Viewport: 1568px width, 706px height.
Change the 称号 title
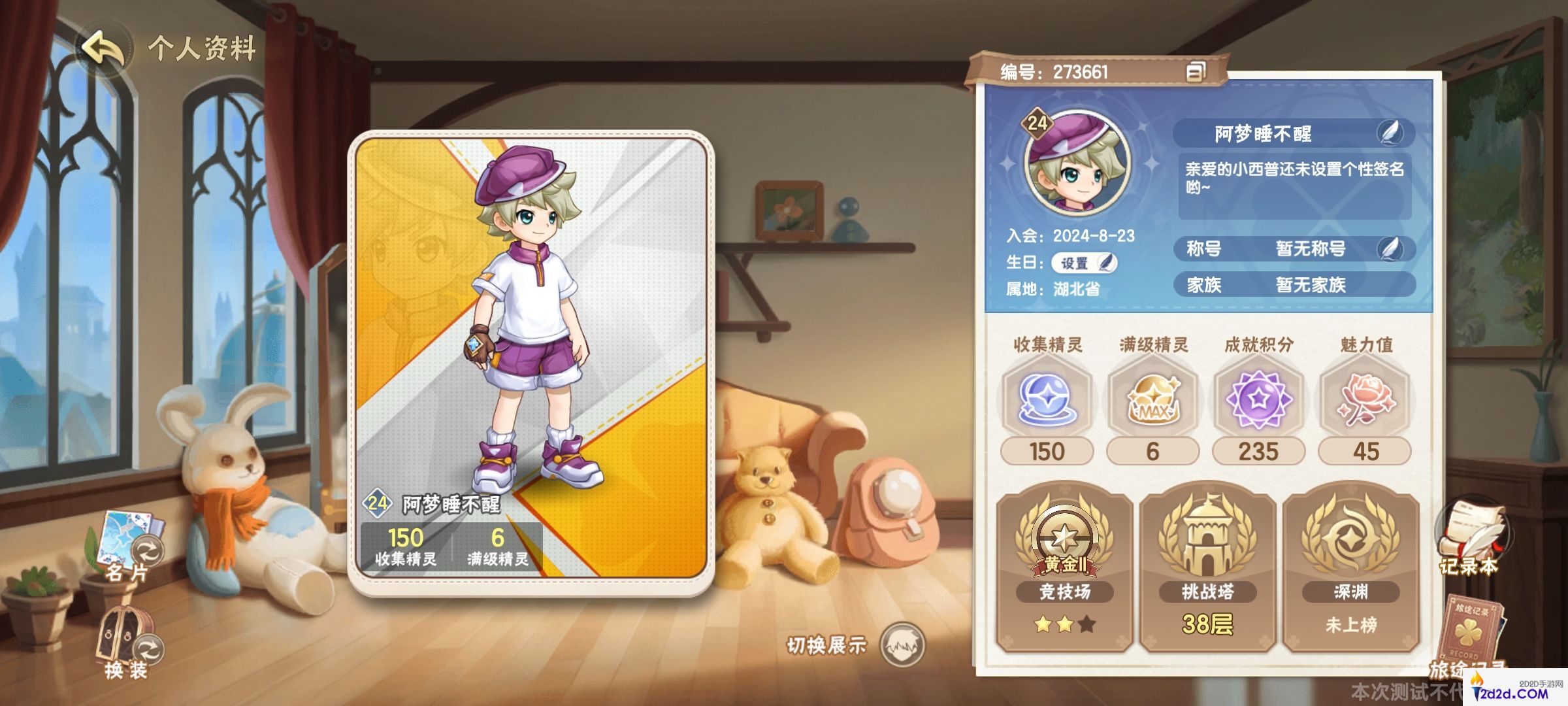pyautogui.click(x=1391, y=249)
